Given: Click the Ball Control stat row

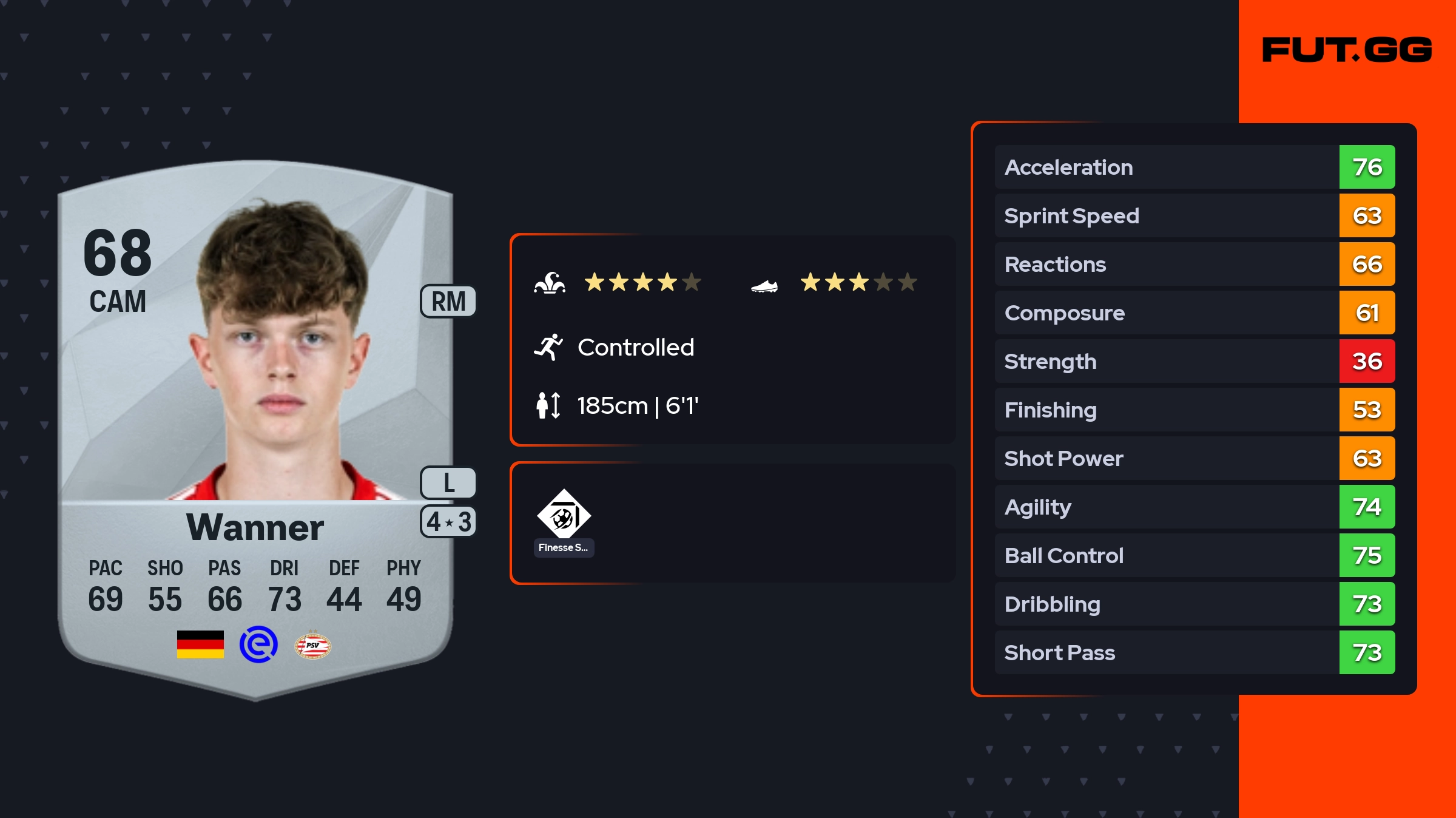Looking at the screenshot, I should click(1194, 555).
